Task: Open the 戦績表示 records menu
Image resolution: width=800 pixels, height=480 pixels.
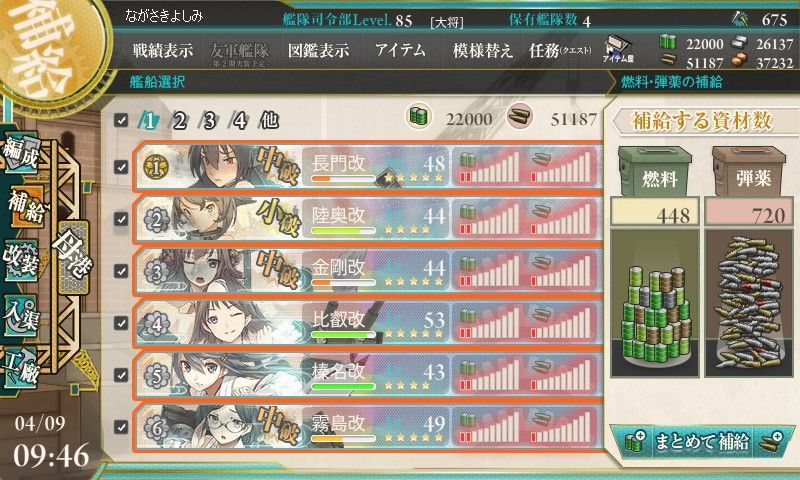Action: click(165, 51)
